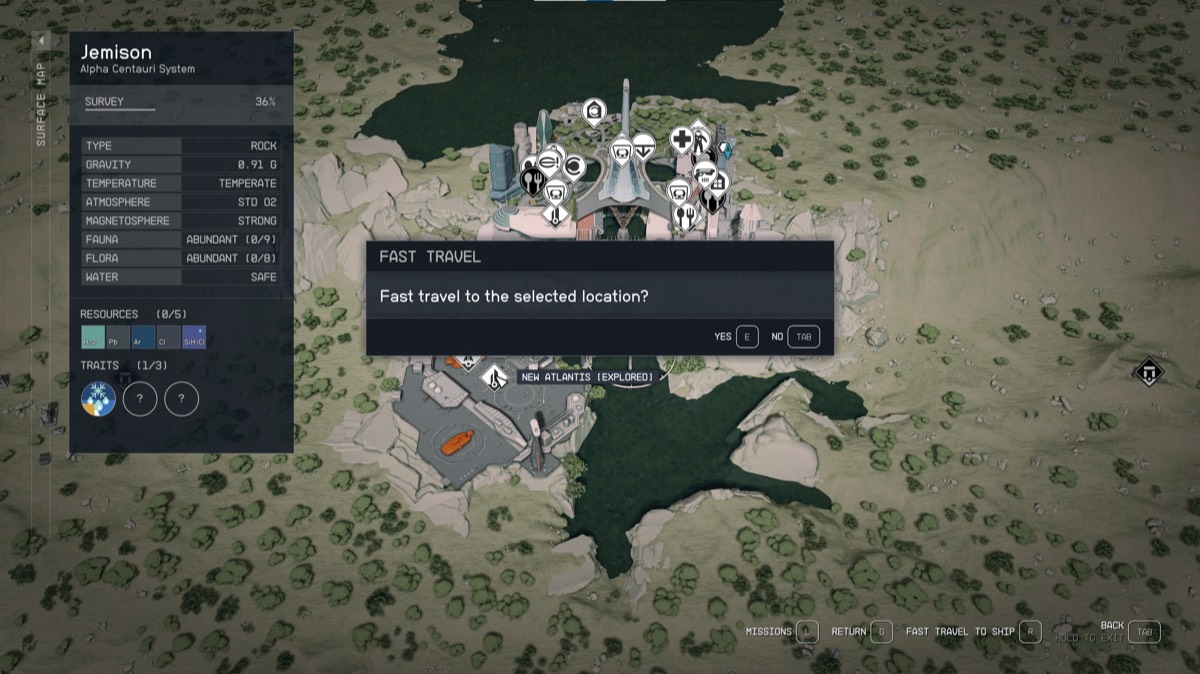The width and height of the screenshot is (1200, 674).
Task: Open Missions from the bottom bar
Action: click(x=808, y=631)
